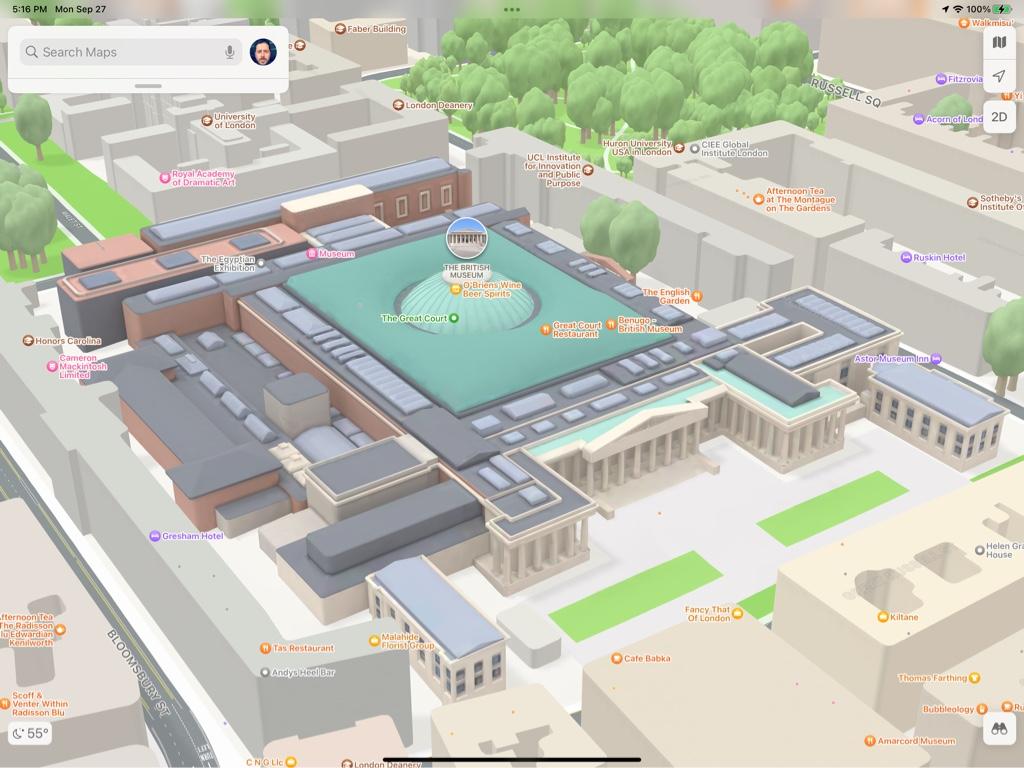This screenshot has width=1024, height=768.
Task: Open the map mode chooser button
Action: coord(999,42)
